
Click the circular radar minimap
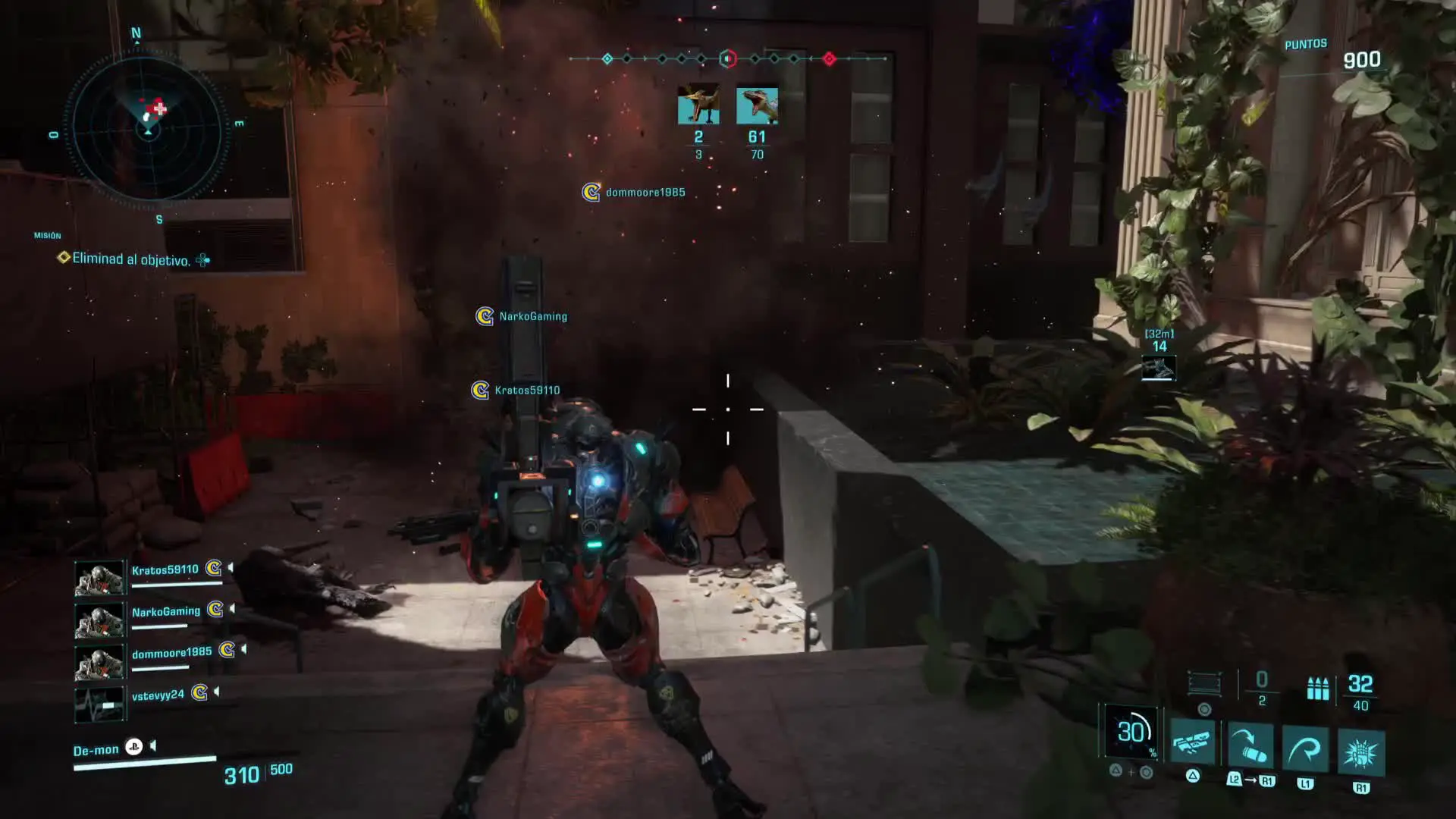(x=148, y=127)
